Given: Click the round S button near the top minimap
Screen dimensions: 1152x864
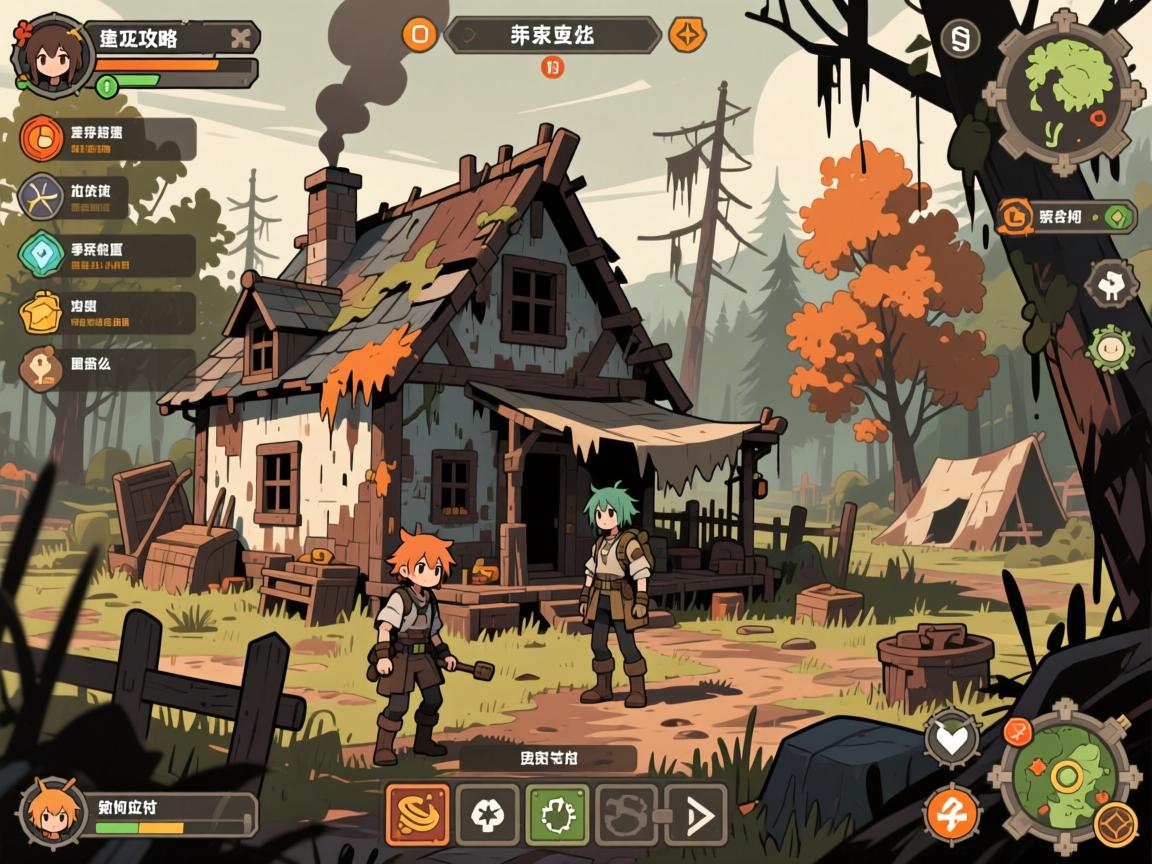Looking at the screenshot, I should point(960,39).
